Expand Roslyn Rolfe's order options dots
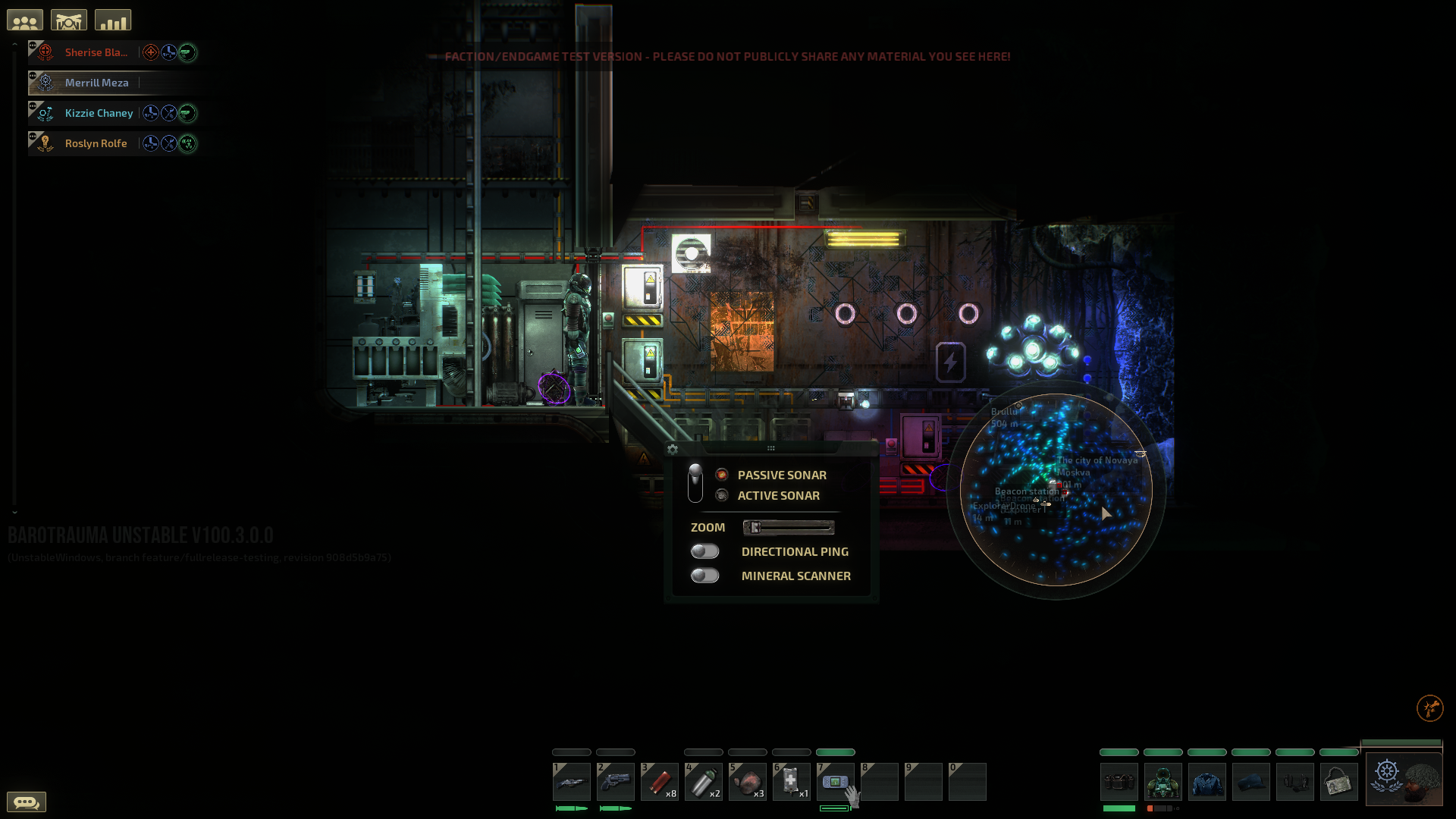 (33, 136)
